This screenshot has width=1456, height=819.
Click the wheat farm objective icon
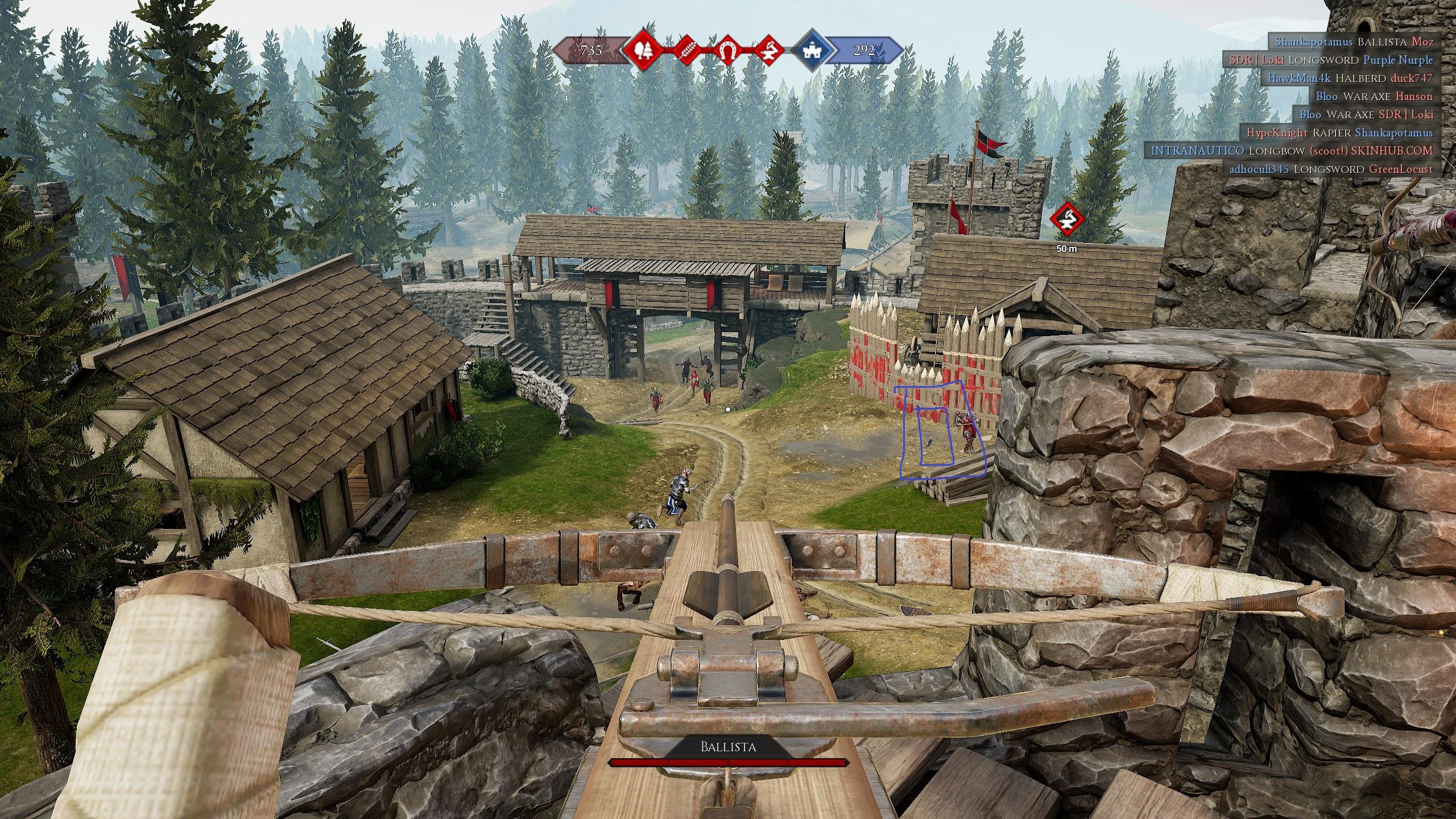click(686, 51)
